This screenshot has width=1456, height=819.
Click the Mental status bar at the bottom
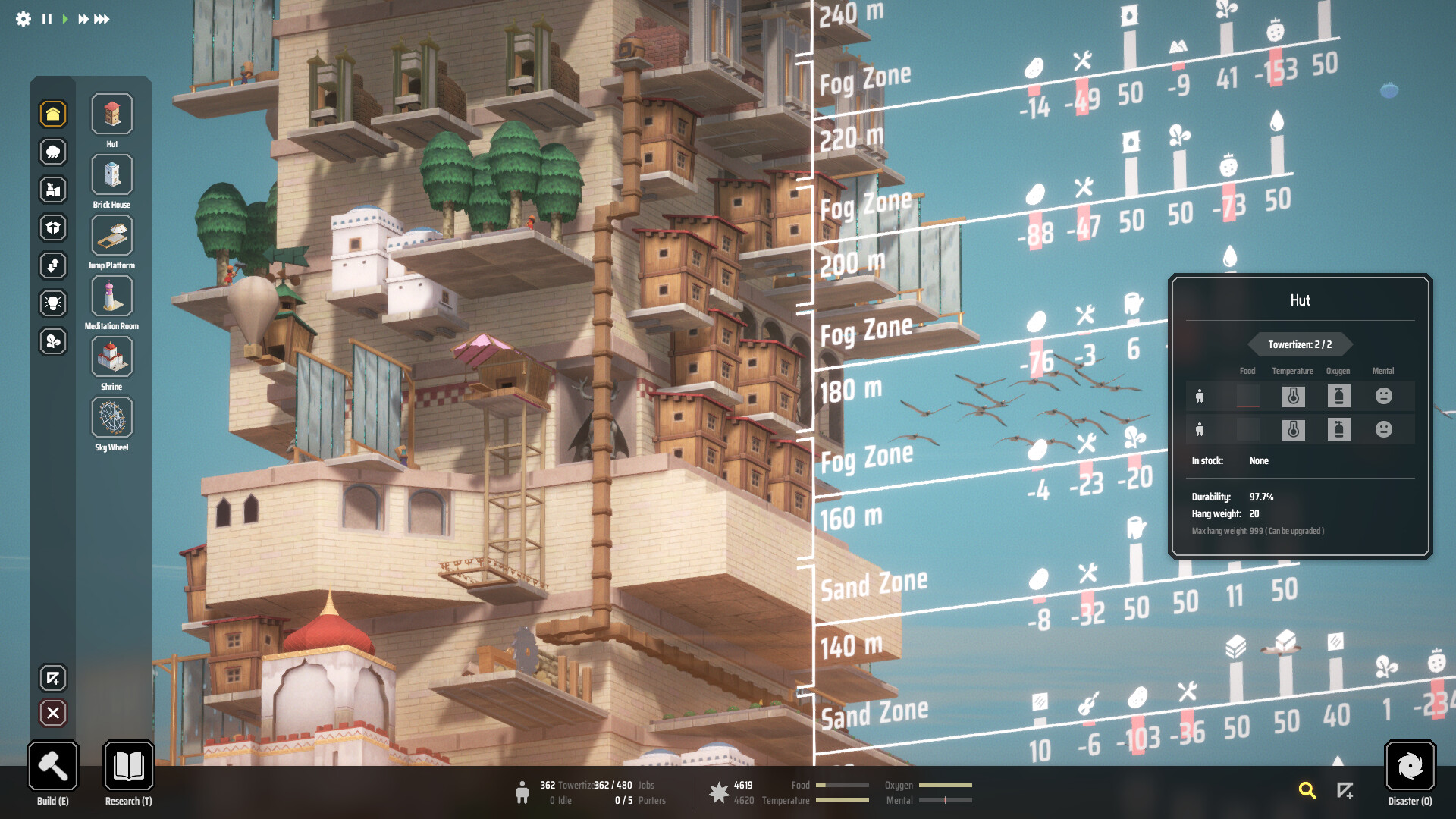(946, 799)
